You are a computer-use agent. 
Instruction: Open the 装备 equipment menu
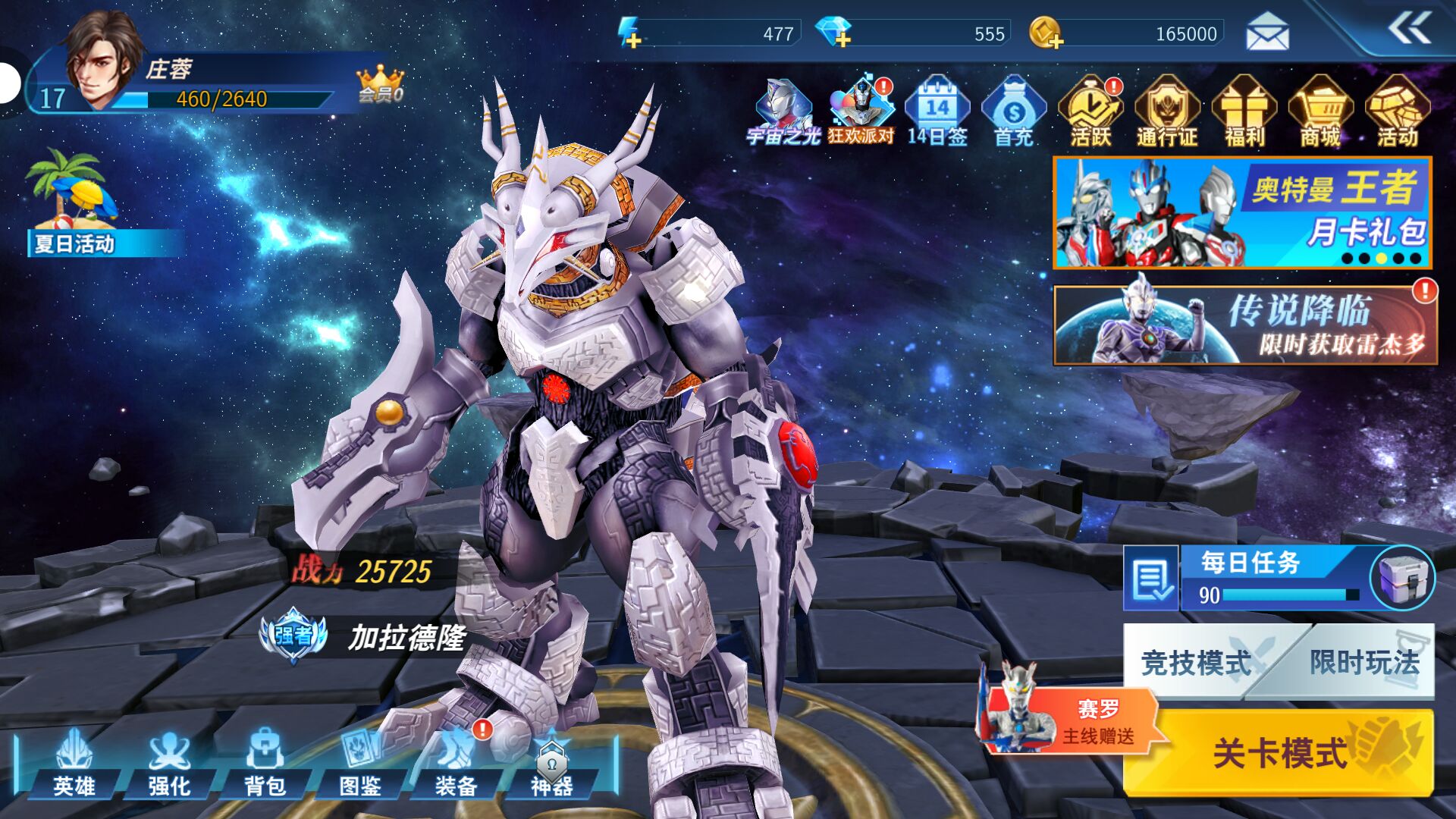click(x=456, y=764)
